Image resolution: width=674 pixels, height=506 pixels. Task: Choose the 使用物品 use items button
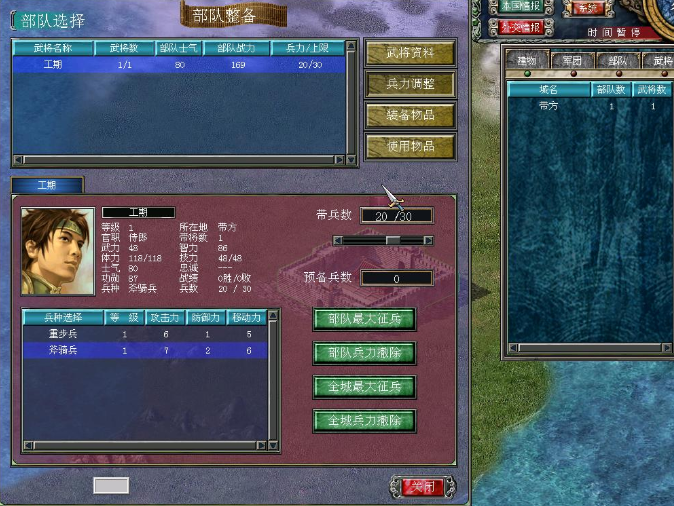[x=410, y=146]
